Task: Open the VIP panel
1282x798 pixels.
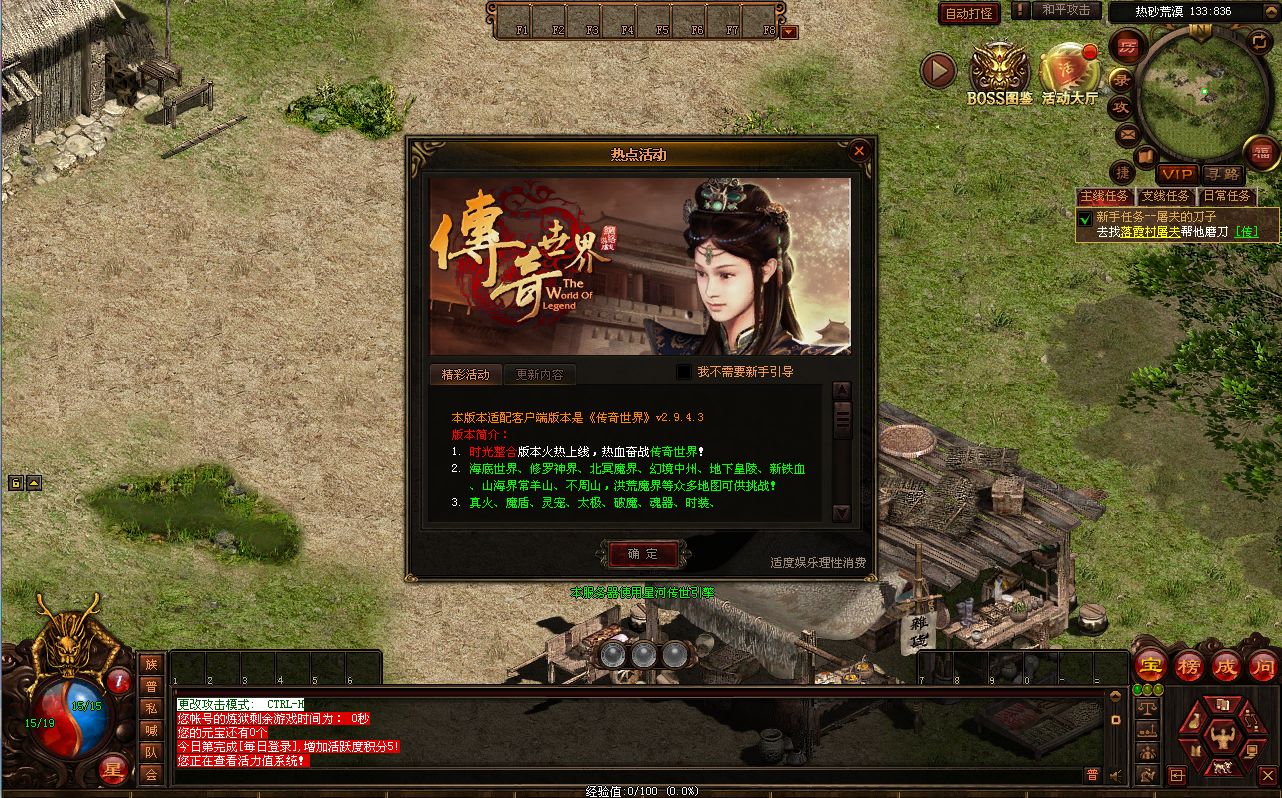Action: coord(1177,174)
